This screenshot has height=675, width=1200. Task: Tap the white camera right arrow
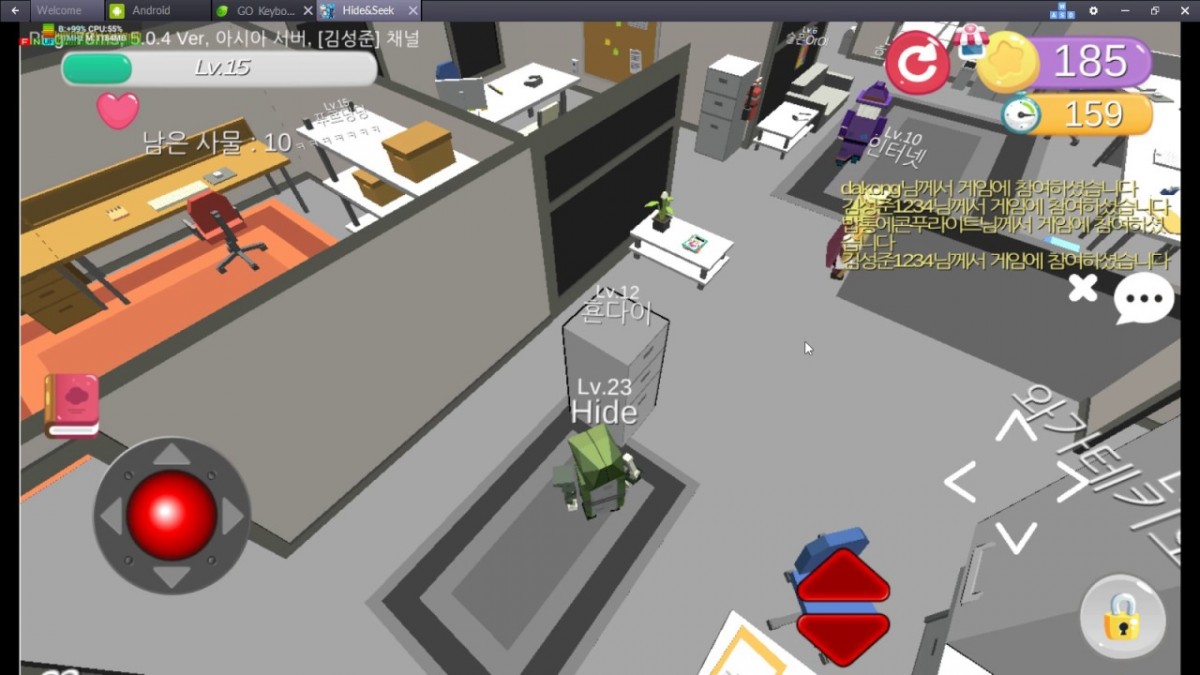click(x=1072, y=484)
